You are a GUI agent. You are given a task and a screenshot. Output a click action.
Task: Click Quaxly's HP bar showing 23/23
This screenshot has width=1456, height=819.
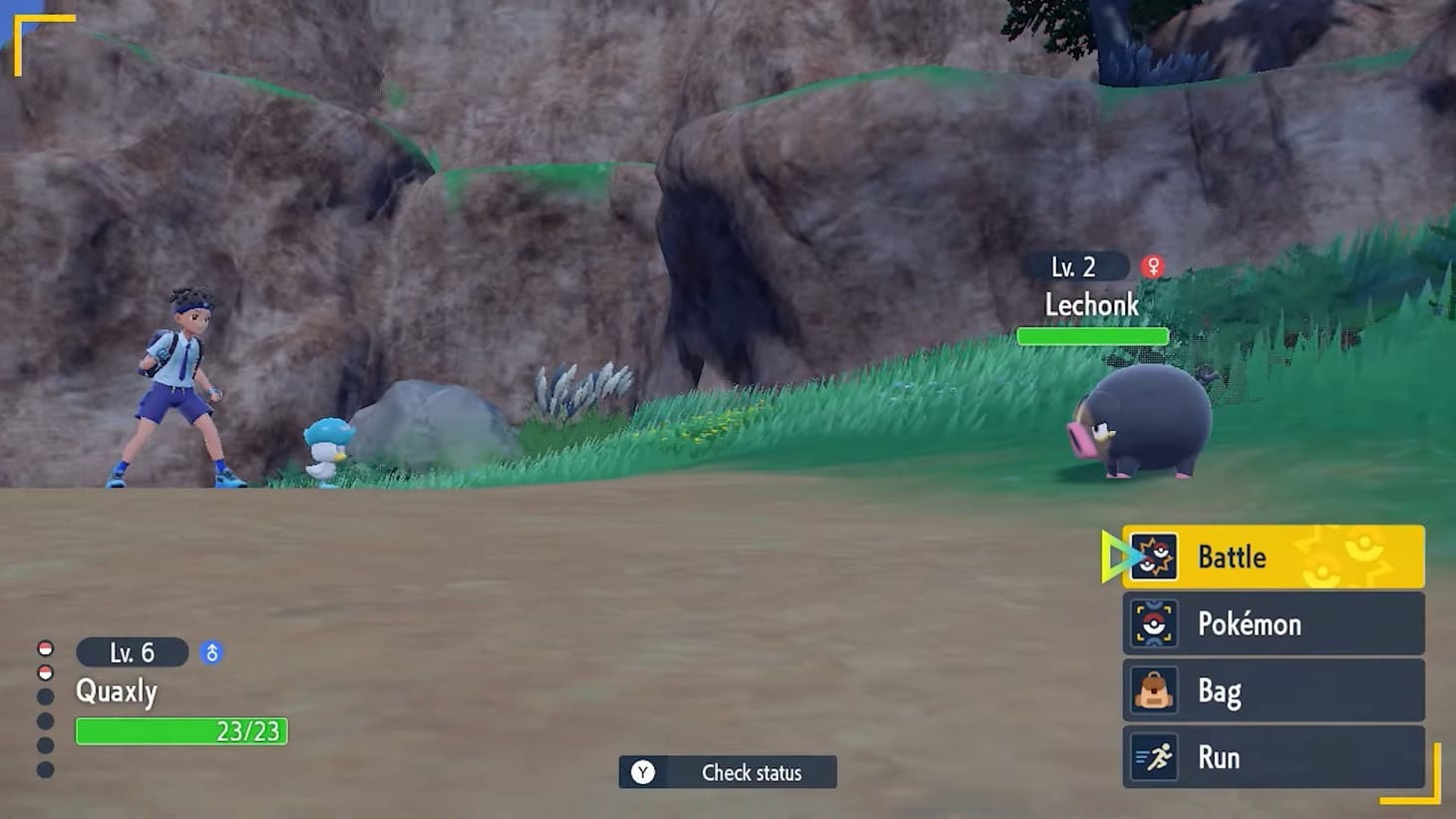180,732
